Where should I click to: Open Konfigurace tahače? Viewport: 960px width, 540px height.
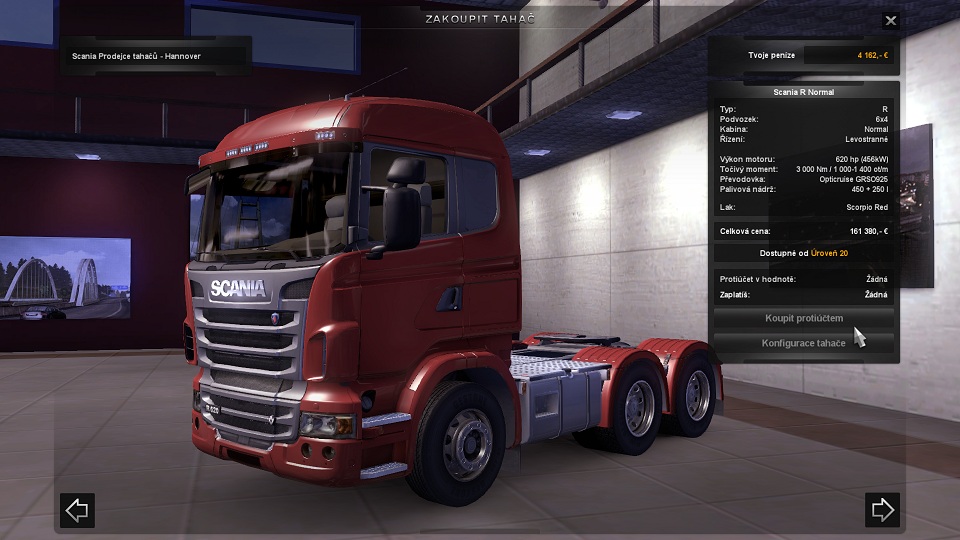click(x=803, y=343)
